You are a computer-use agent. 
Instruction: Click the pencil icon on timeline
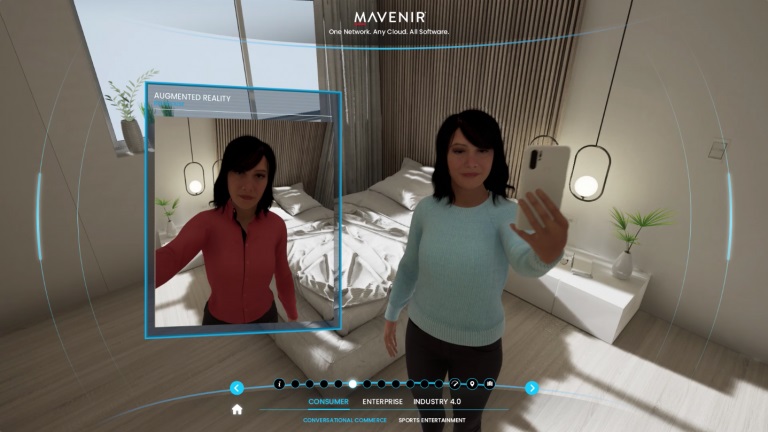coord(454,384)
